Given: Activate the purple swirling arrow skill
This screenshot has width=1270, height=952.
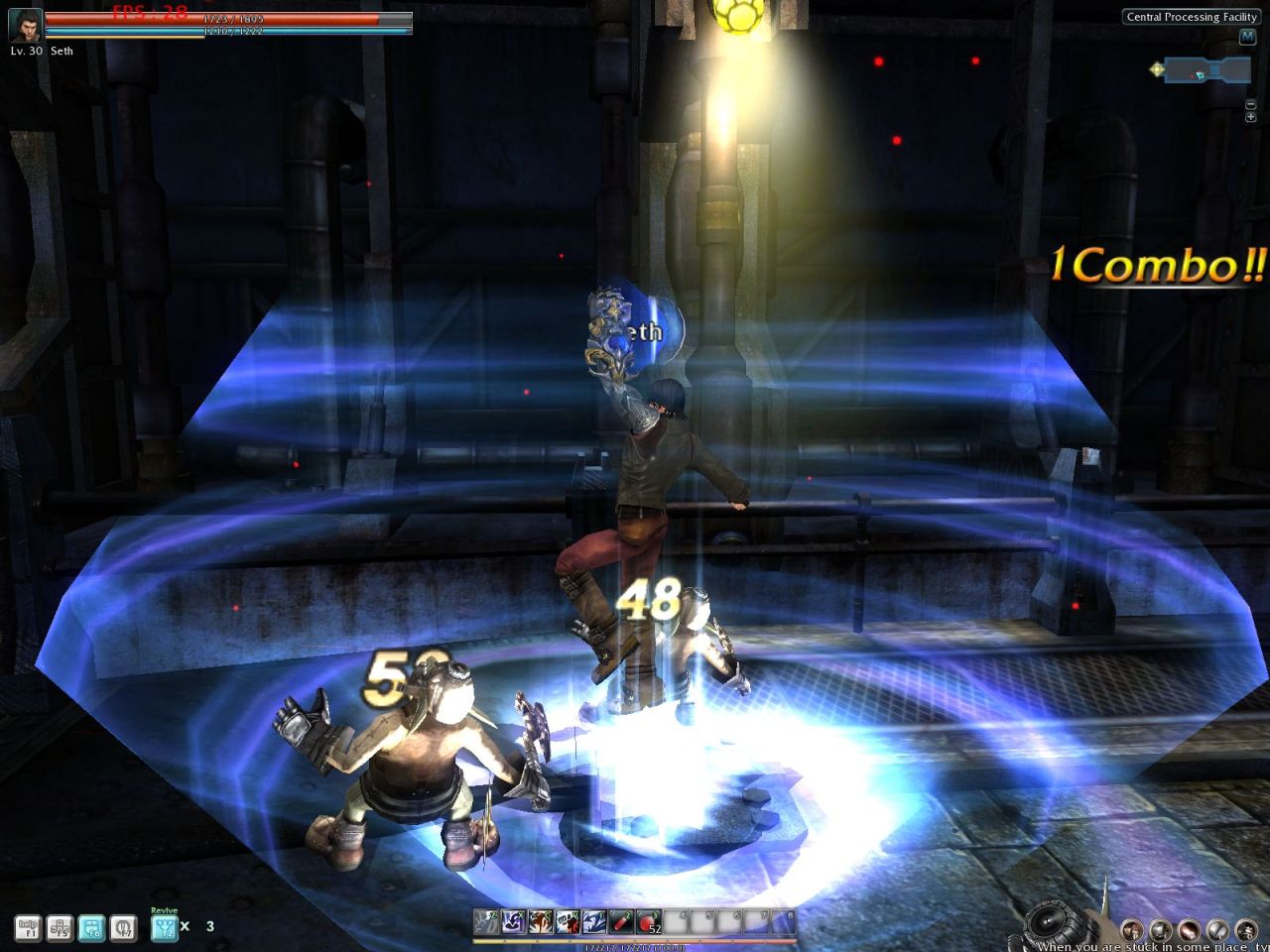Looking at the screenshot, I should (x=514, y=922).
